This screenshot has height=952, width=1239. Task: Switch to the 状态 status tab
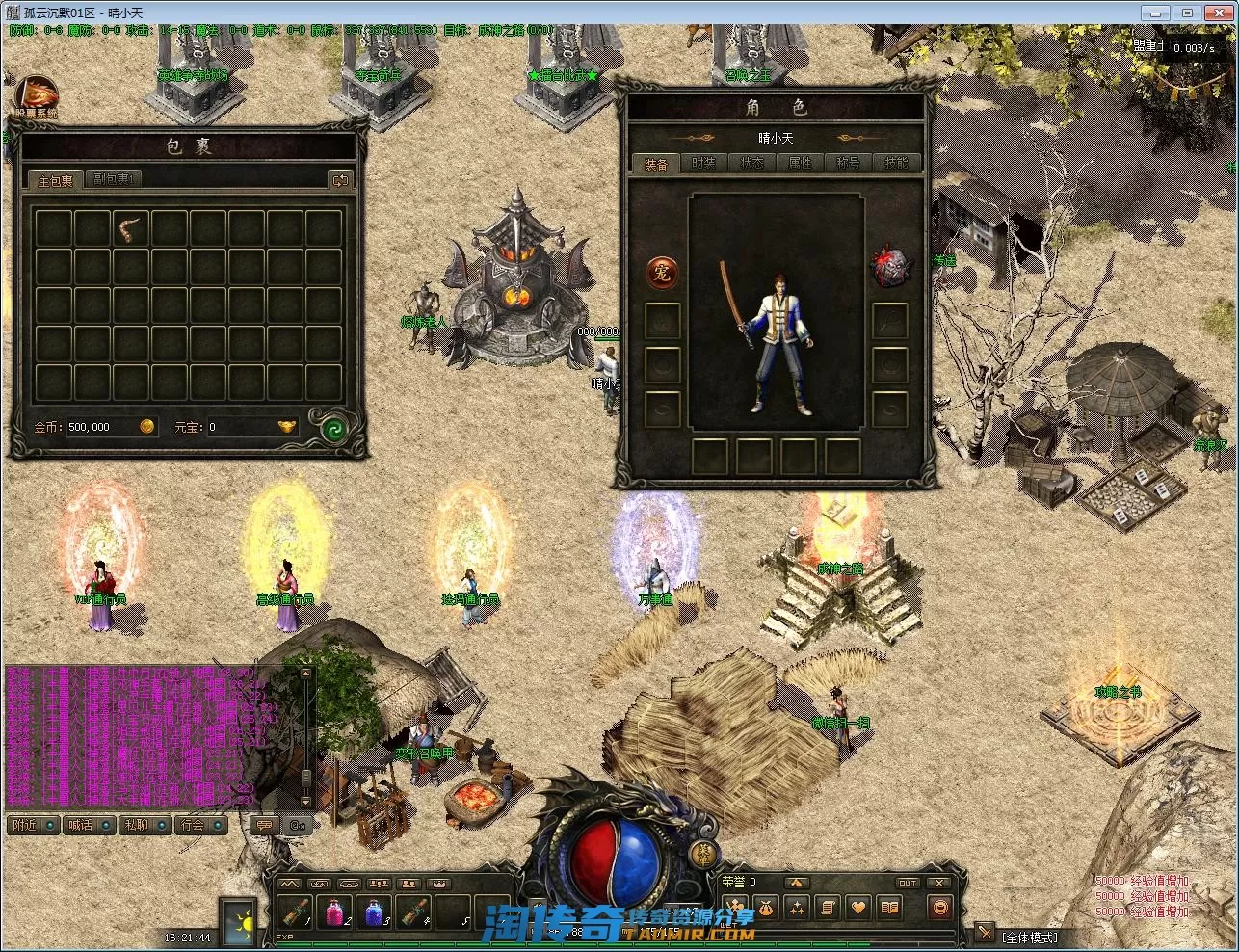752,163
